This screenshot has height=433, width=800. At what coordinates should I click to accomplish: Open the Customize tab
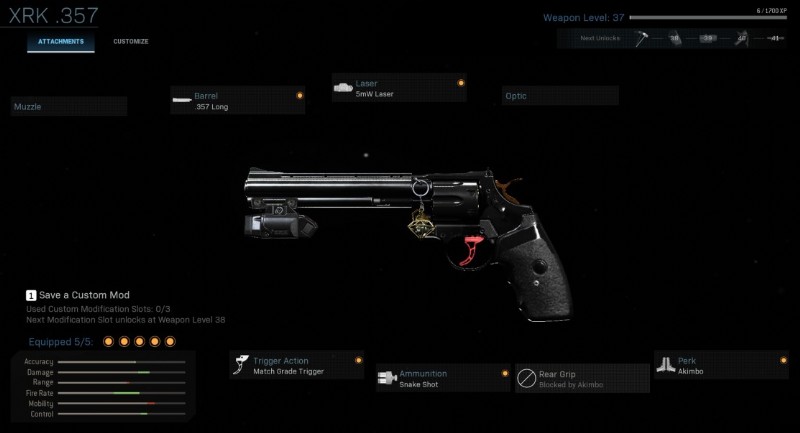click(x=130, y=42)
